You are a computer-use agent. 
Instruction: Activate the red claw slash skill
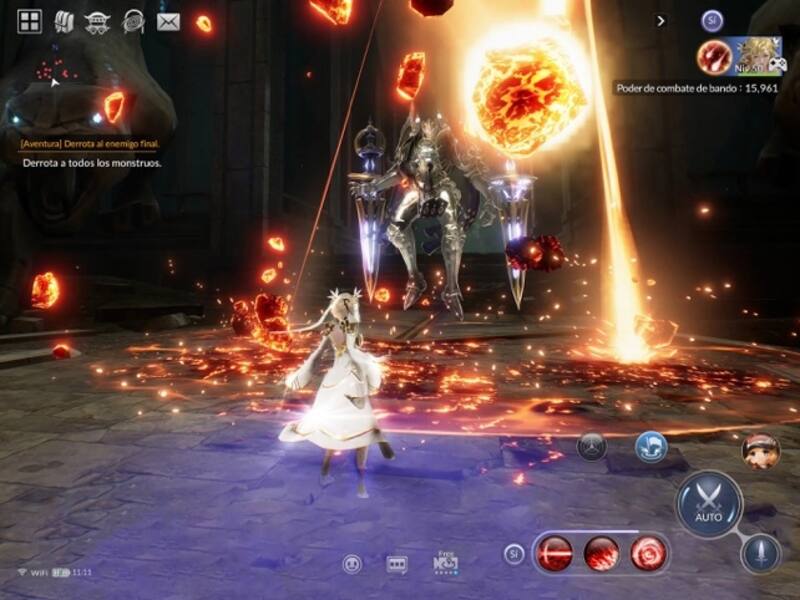pos(601,553)
